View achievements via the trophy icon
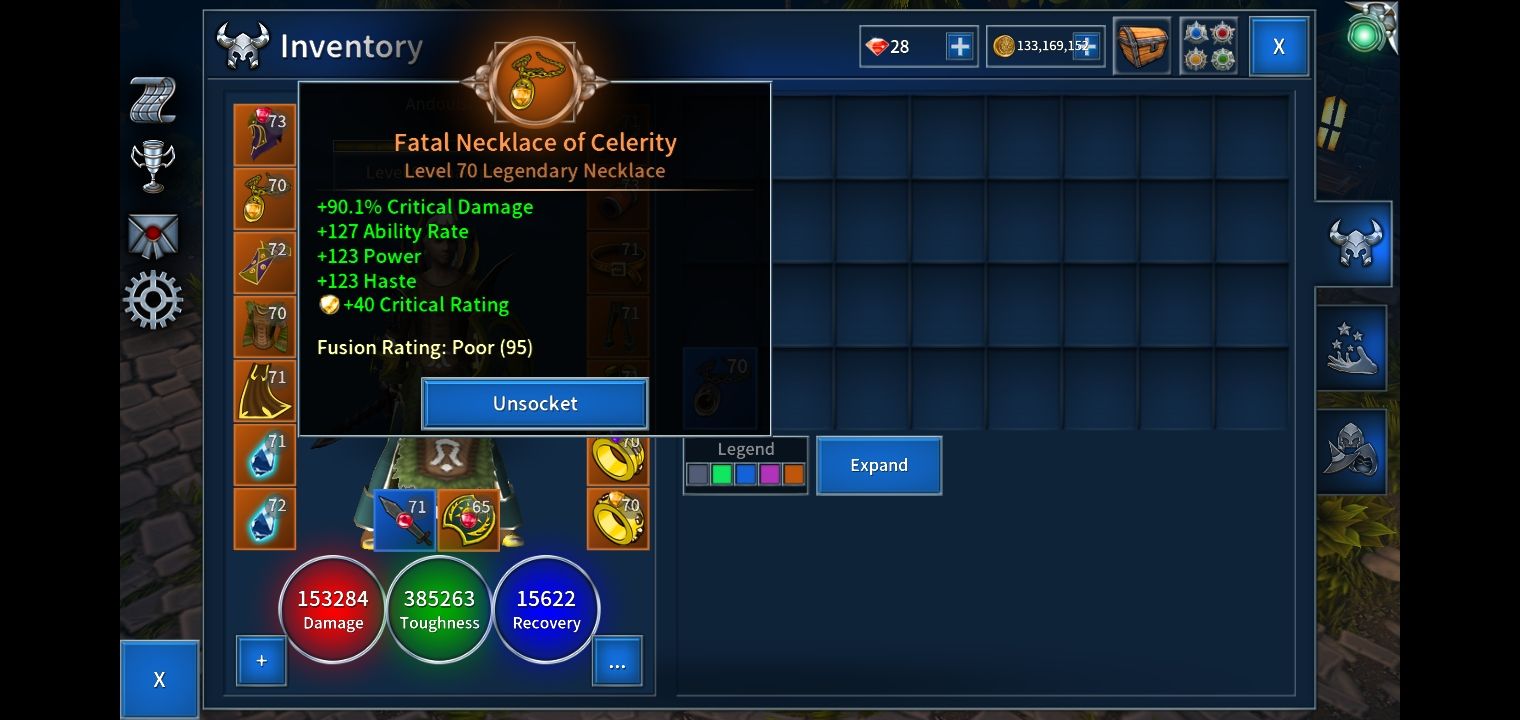 152,166
